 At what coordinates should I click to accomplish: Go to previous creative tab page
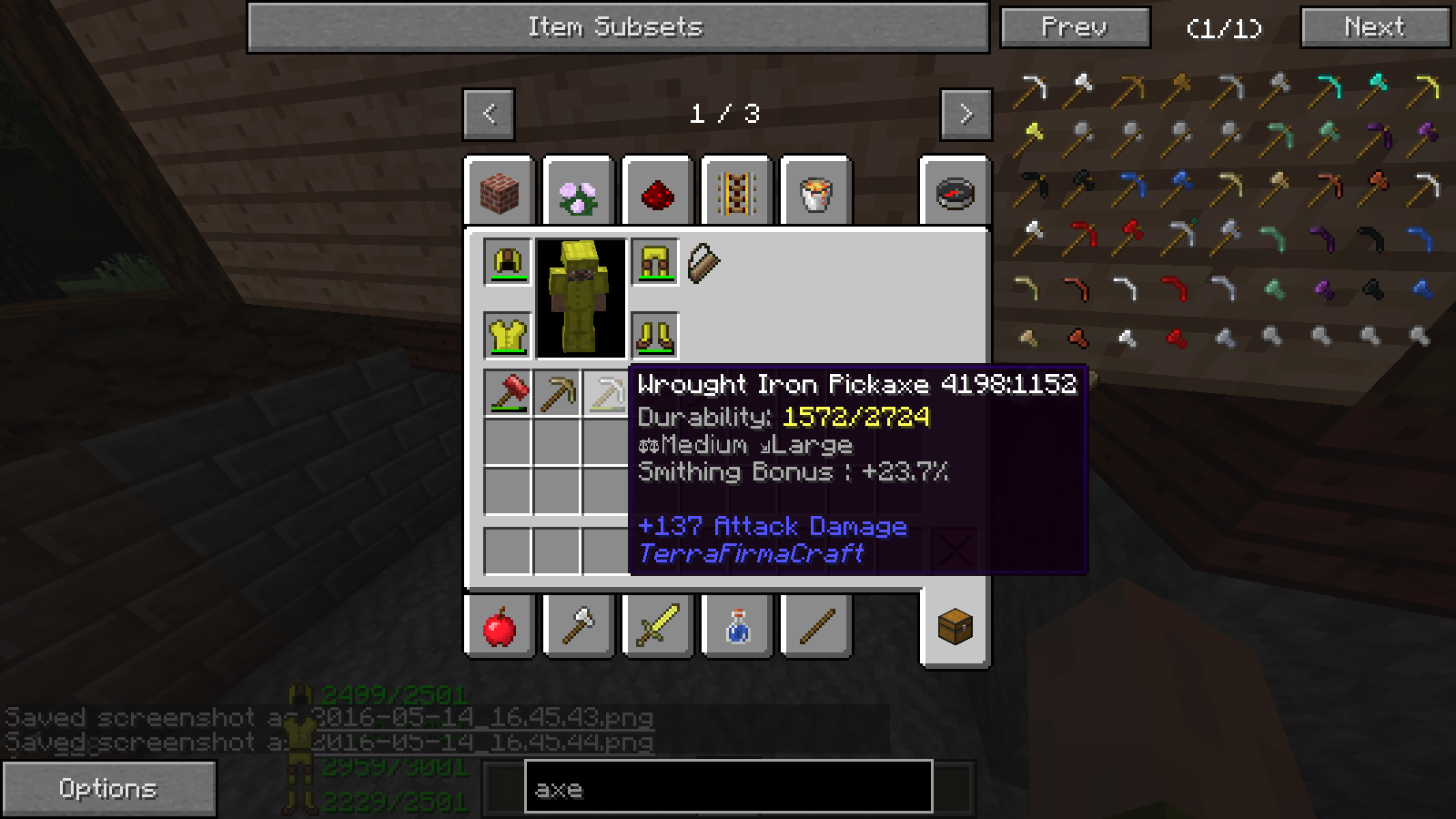pos(489,114)
